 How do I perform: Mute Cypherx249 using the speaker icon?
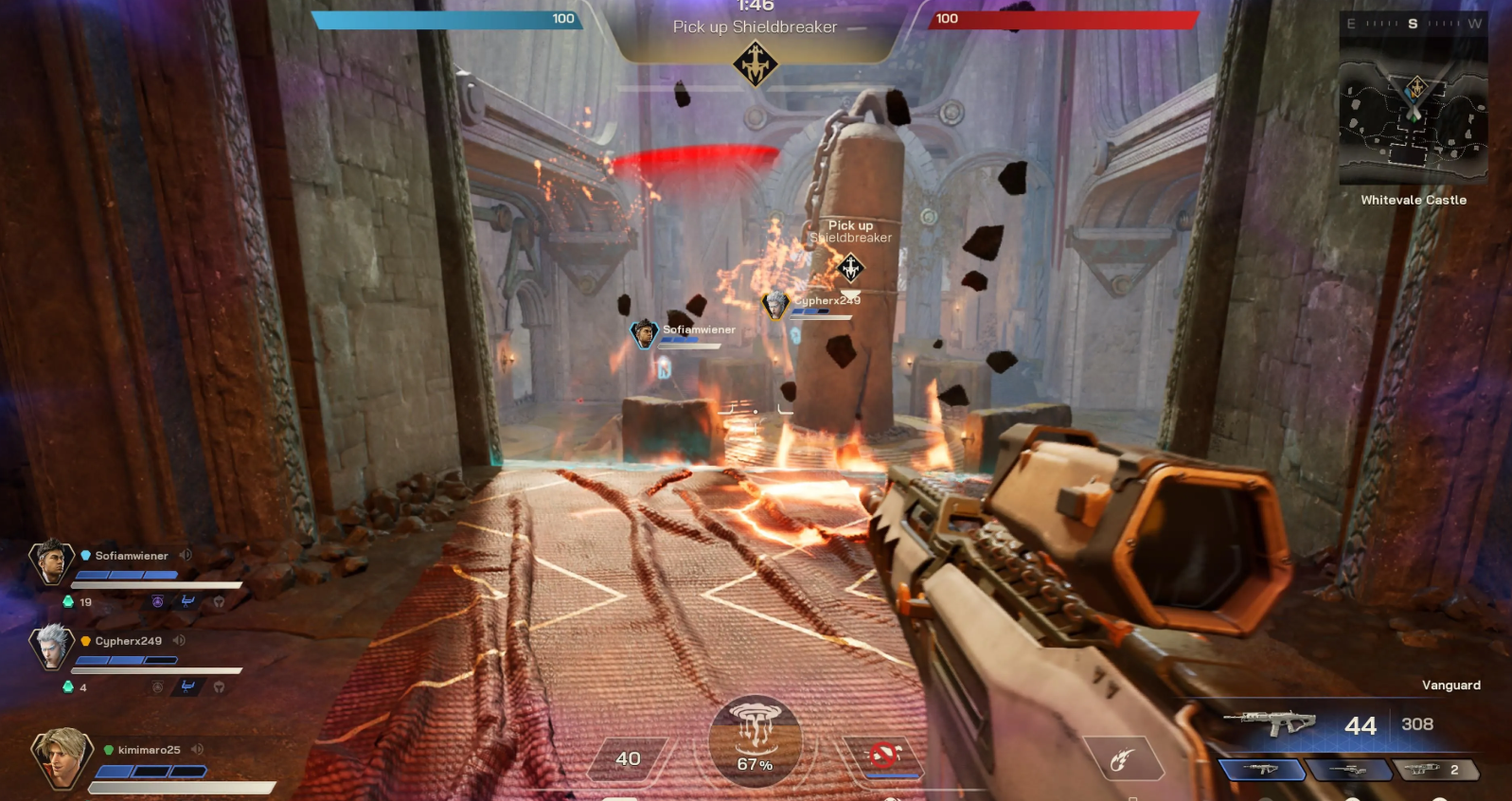(x=179, y=640)
